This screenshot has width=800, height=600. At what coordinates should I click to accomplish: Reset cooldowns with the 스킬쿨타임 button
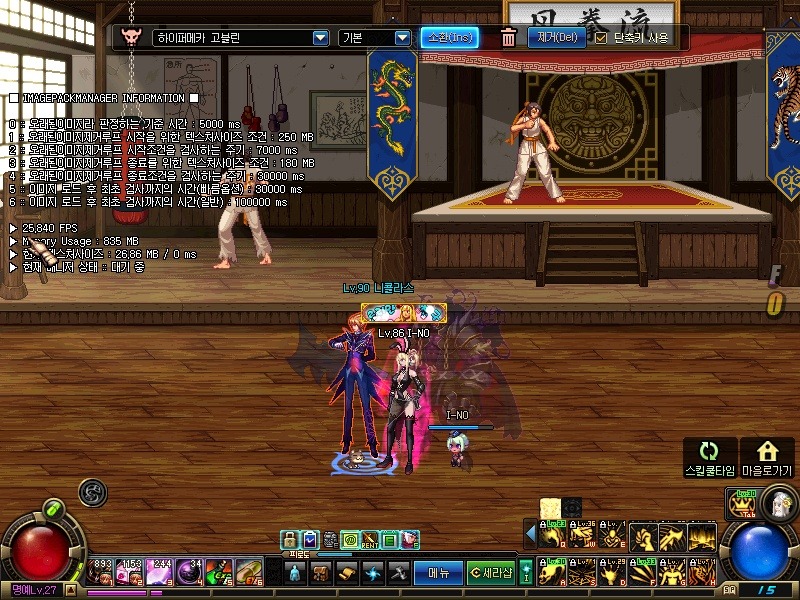pyautogui.click(x=709, y=457)
